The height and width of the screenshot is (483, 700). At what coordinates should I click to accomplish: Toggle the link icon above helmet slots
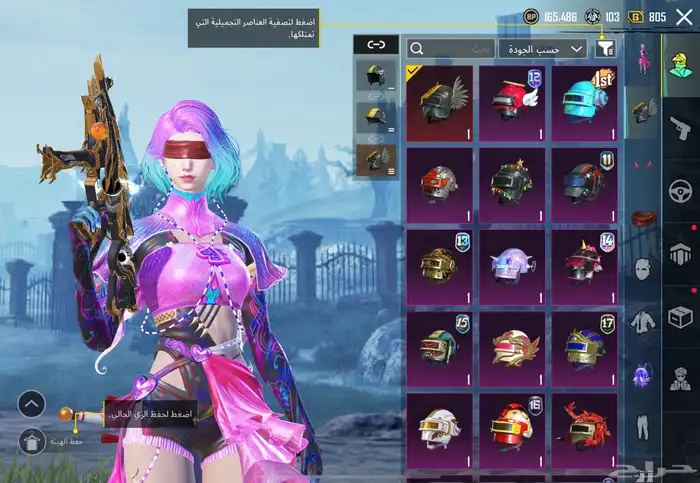coord(376,44)
